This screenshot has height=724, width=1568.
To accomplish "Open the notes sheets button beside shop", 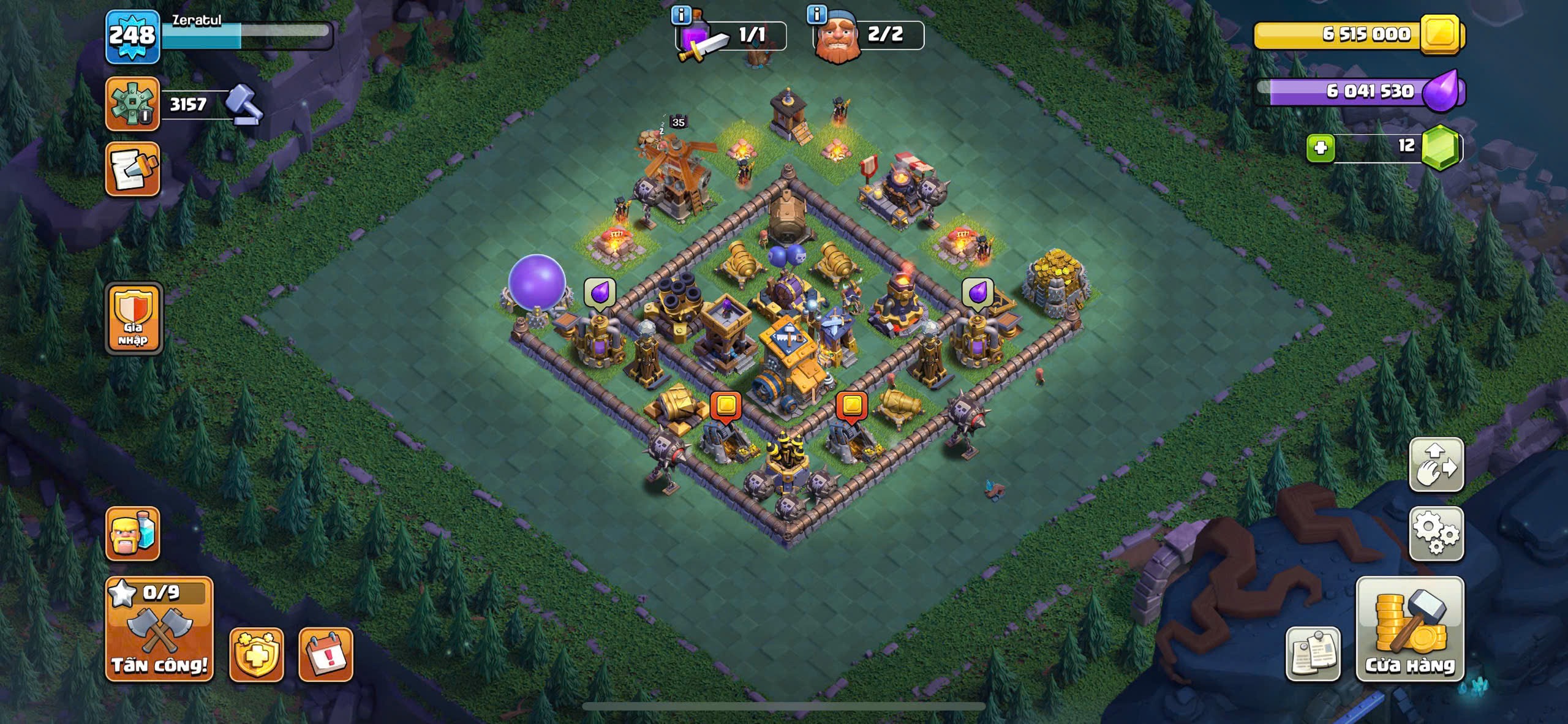I will (x=1313, y=654).
